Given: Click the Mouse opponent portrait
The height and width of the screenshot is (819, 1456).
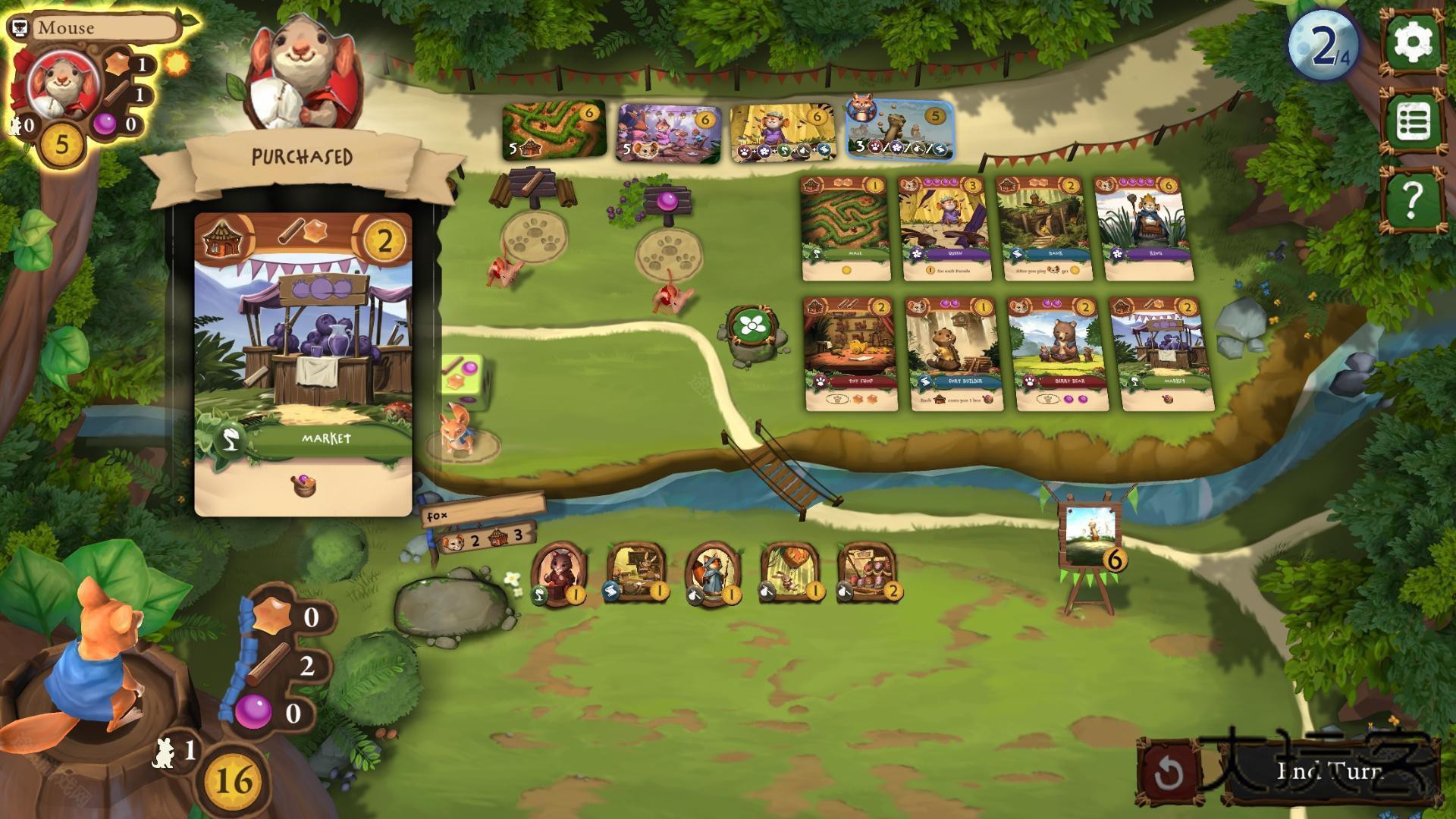Looking at the screenshot, I should (64, 83).
